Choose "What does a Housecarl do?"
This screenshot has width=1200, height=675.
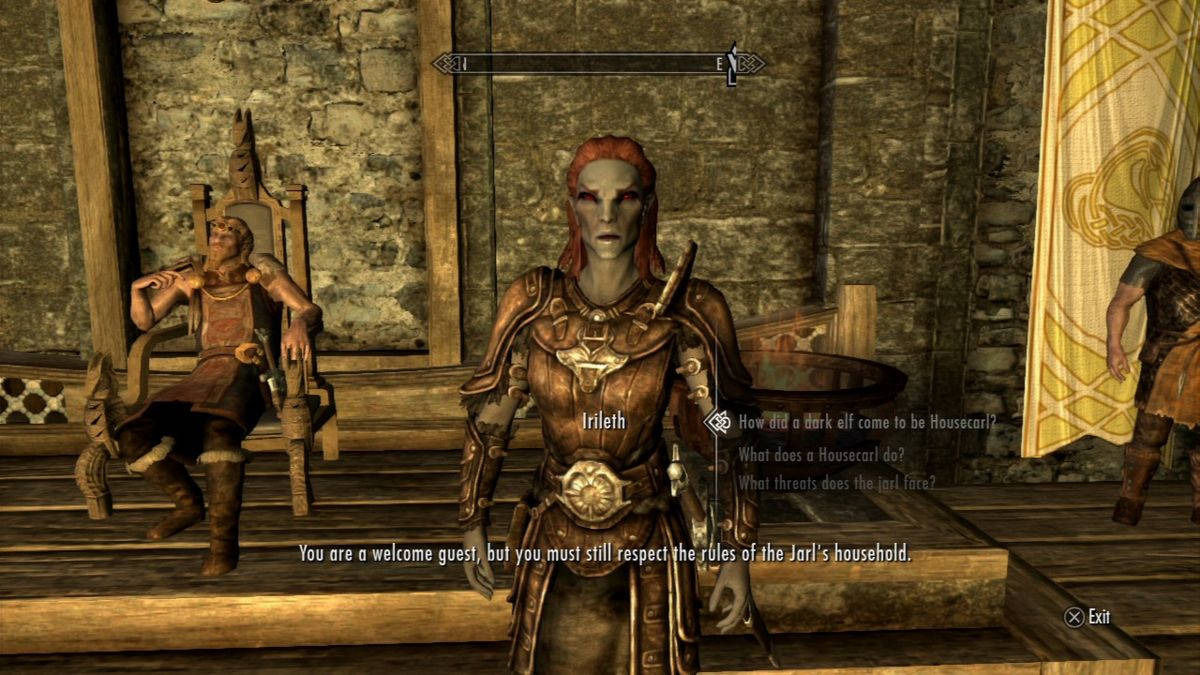[x=821, y=454]
